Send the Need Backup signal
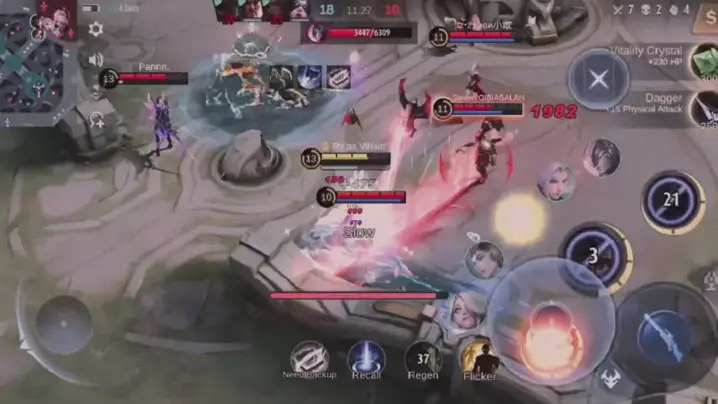718x404 pixels. [x=308, y=358]
